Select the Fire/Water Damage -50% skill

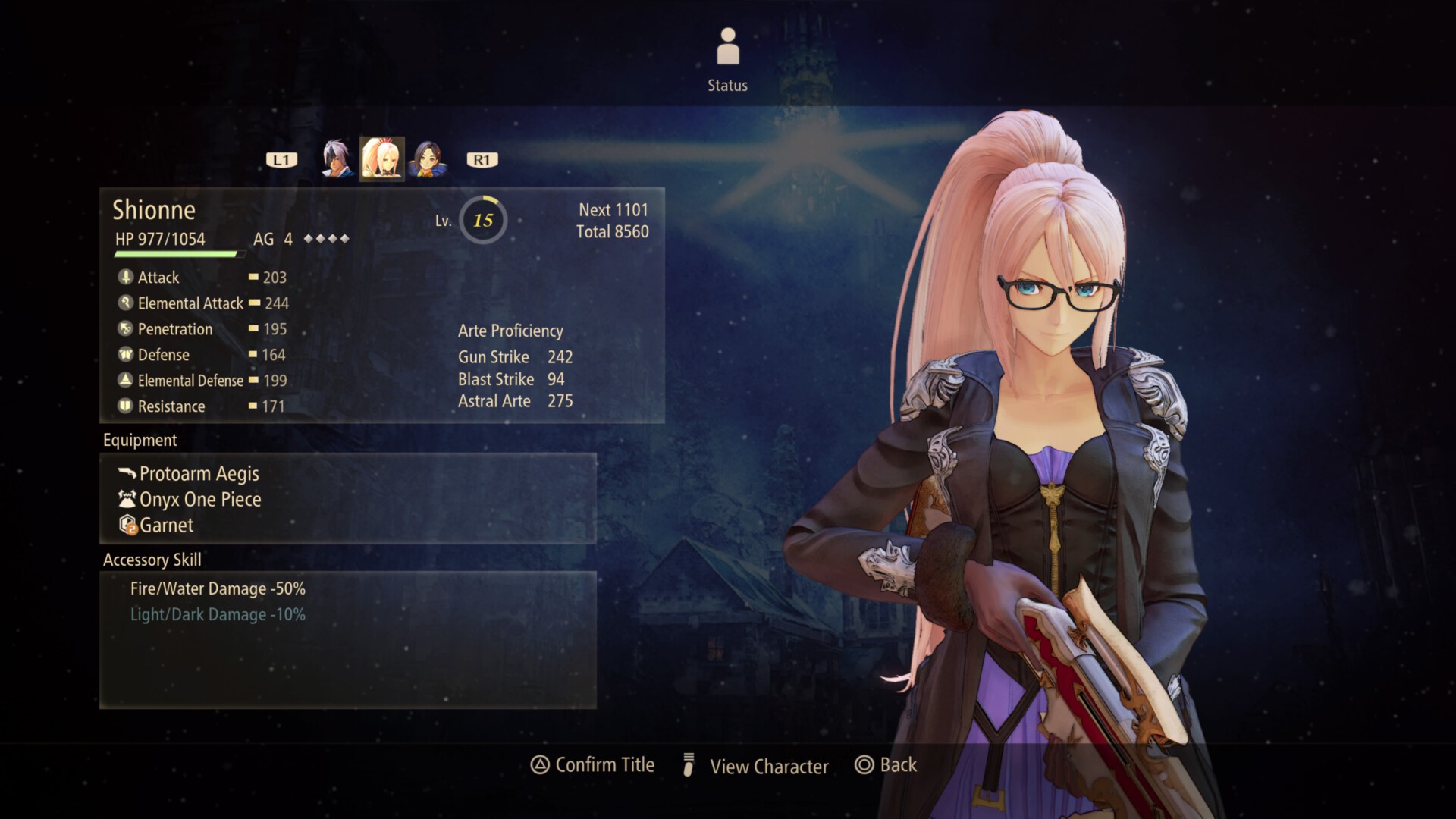tap(218, 589)
